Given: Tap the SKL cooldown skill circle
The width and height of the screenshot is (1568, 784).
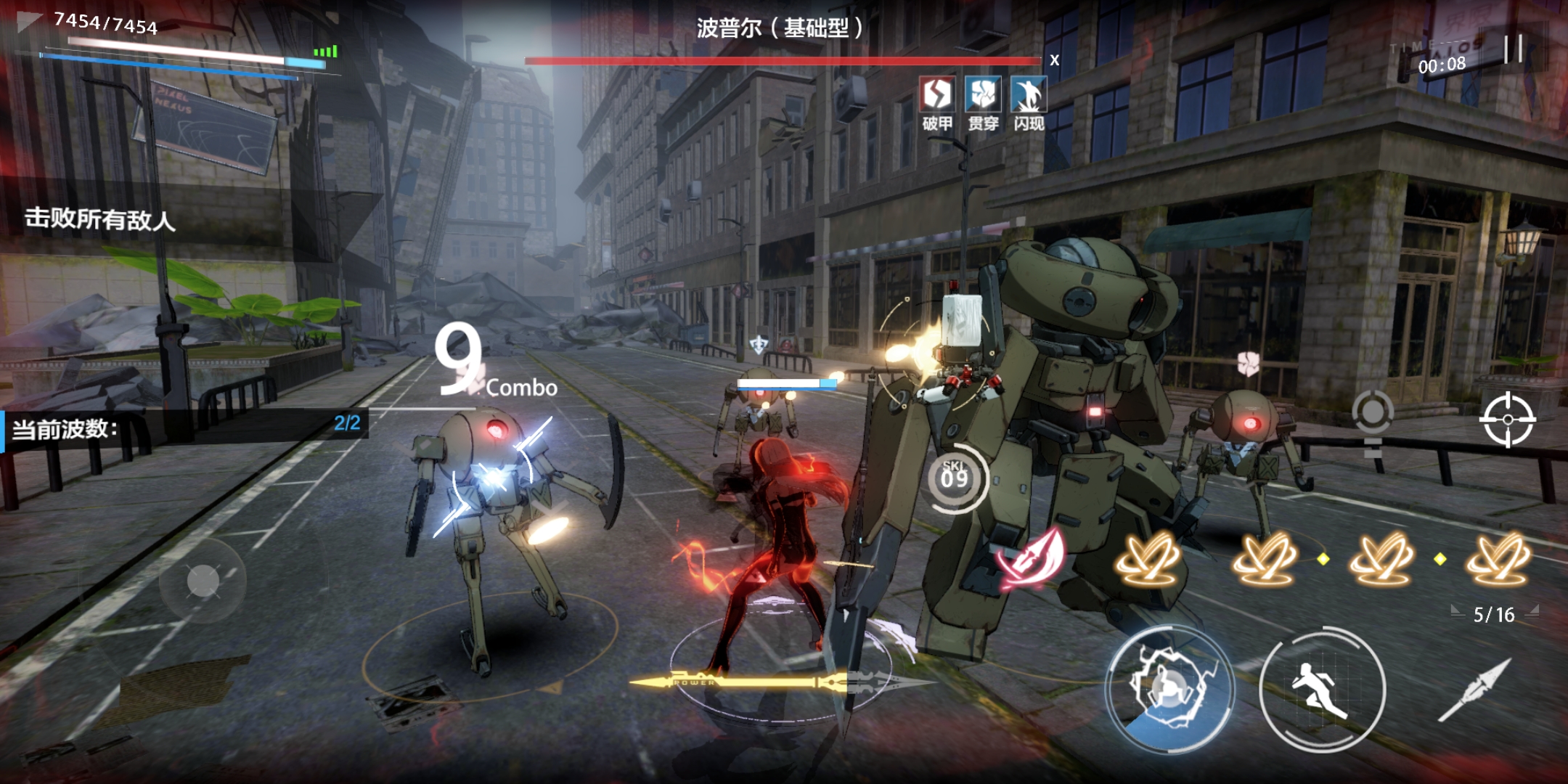Looking at the screenshot, I should point(955,478).
